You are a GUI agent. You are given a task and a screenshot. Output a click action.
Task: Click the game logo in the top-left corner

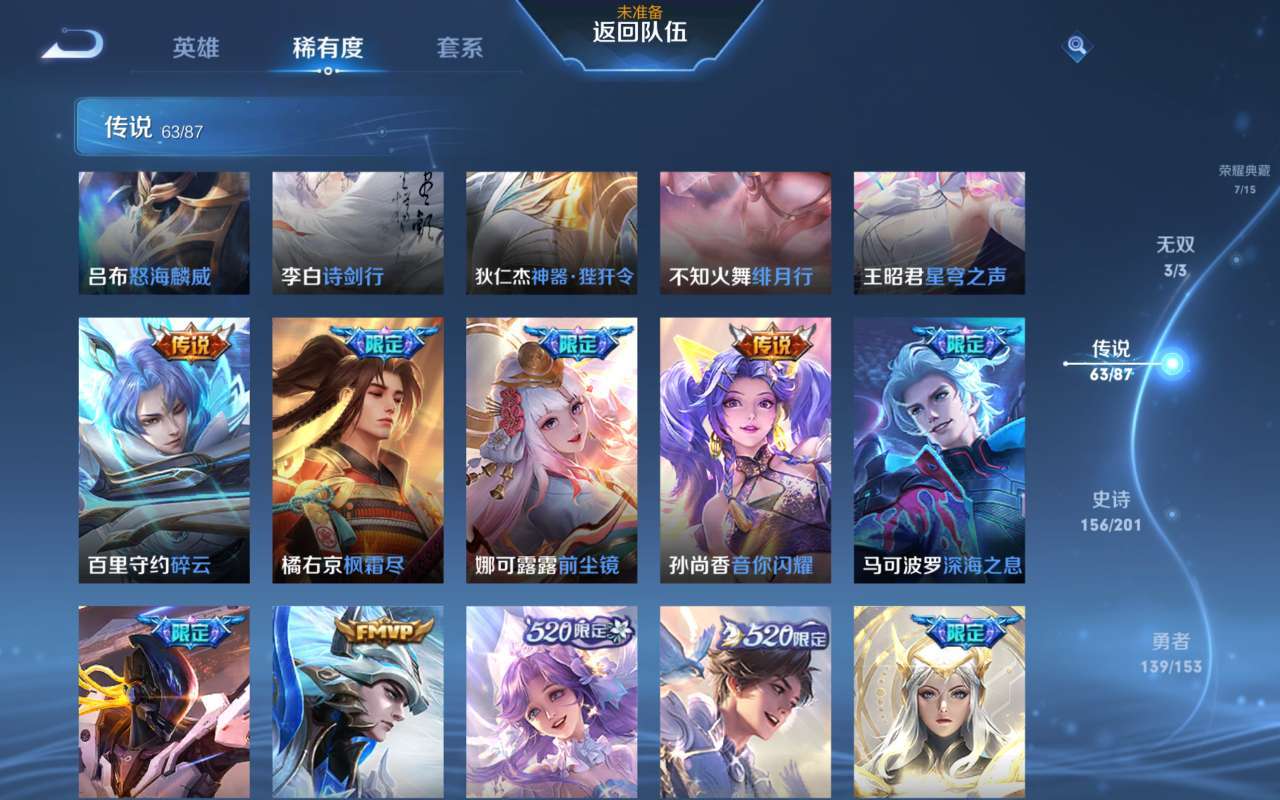[x=70, y=45]
